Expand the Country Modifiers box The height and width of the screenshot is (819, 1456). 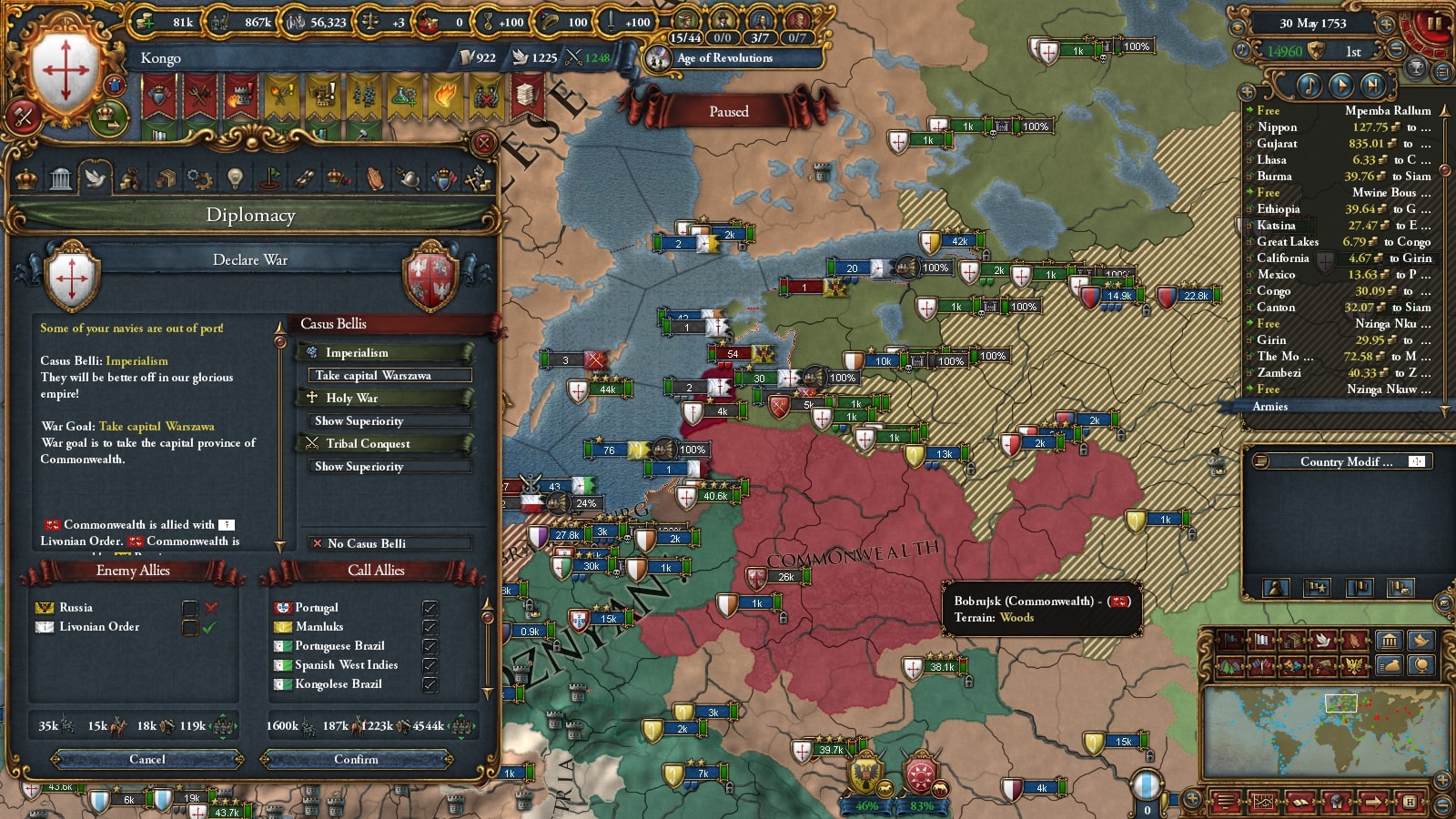point(1416,461)
